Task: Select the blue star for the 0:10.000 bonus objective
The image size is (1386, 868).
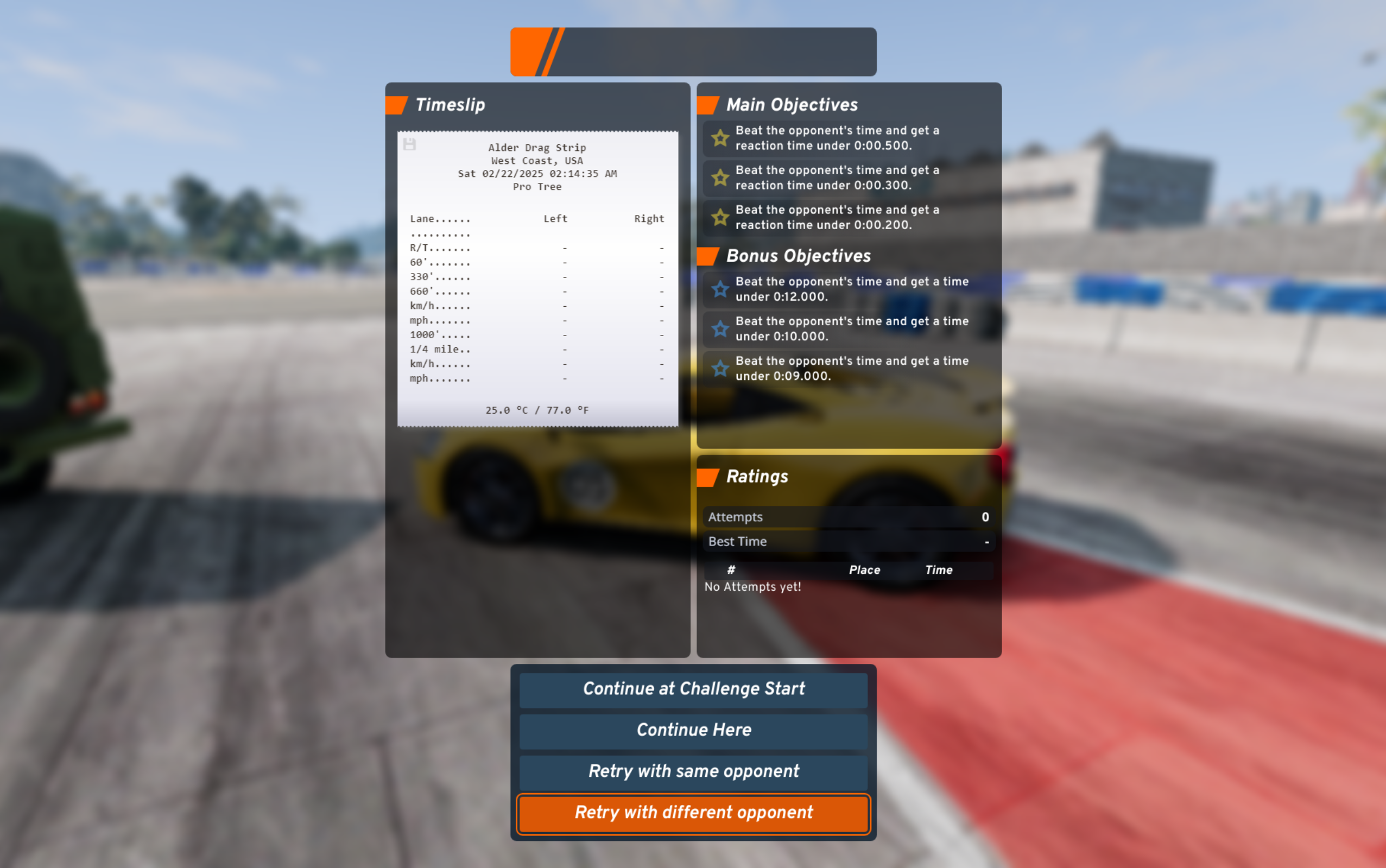Action: click(x=719, y=329)
